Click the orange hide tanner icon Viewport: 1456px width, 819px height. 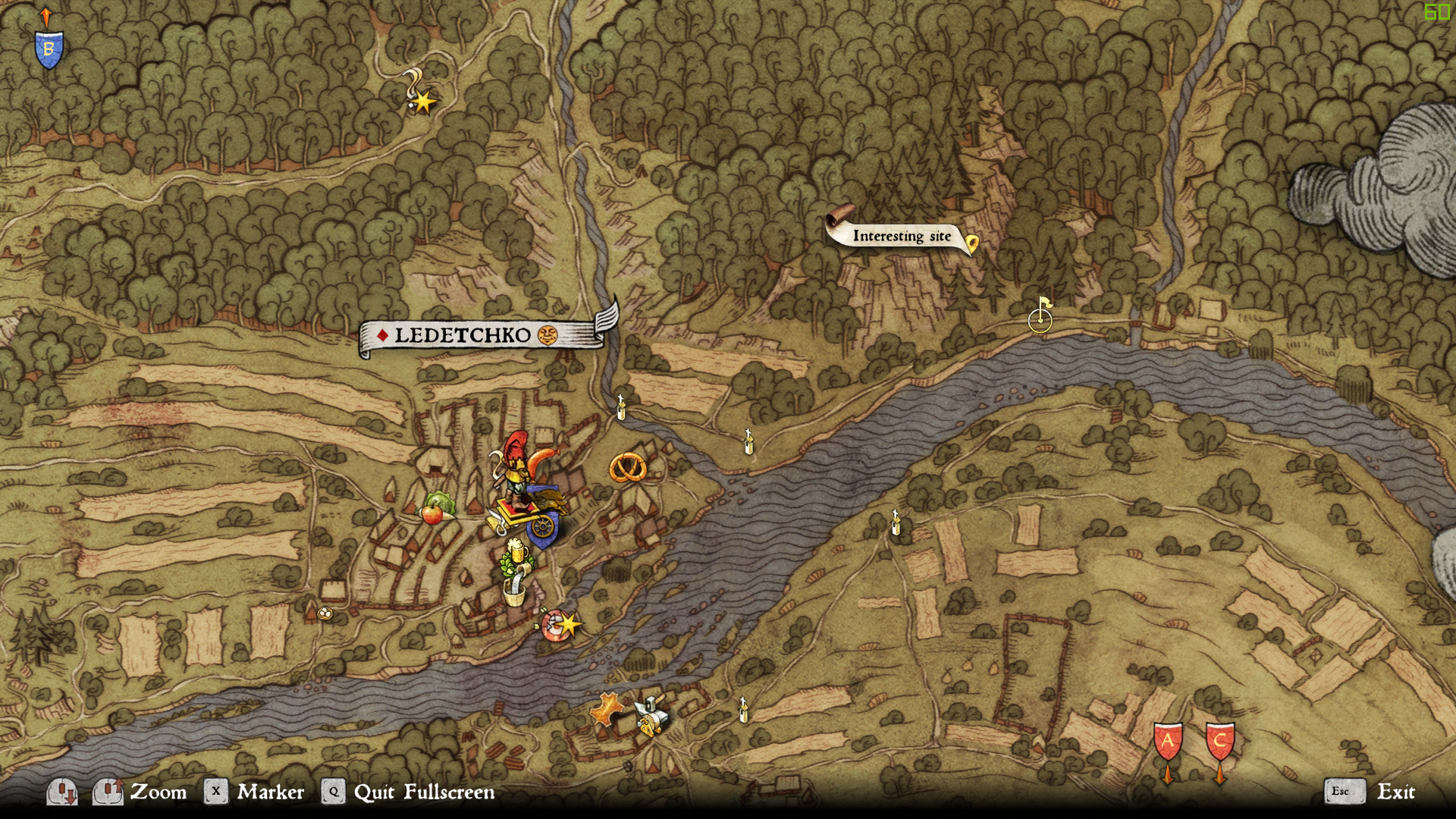pos(607,711)
